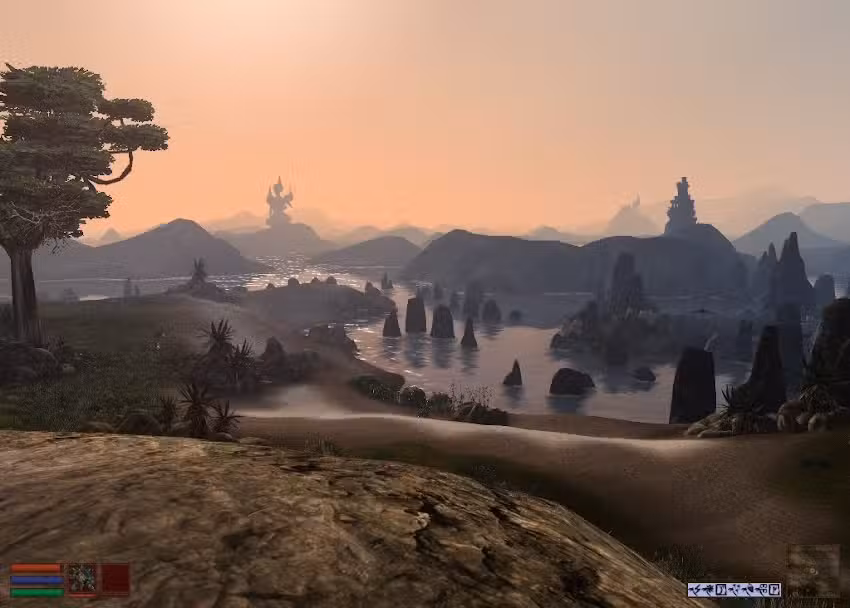Open the minimap in the corner

pyautogui.click(x=812, y=570)
